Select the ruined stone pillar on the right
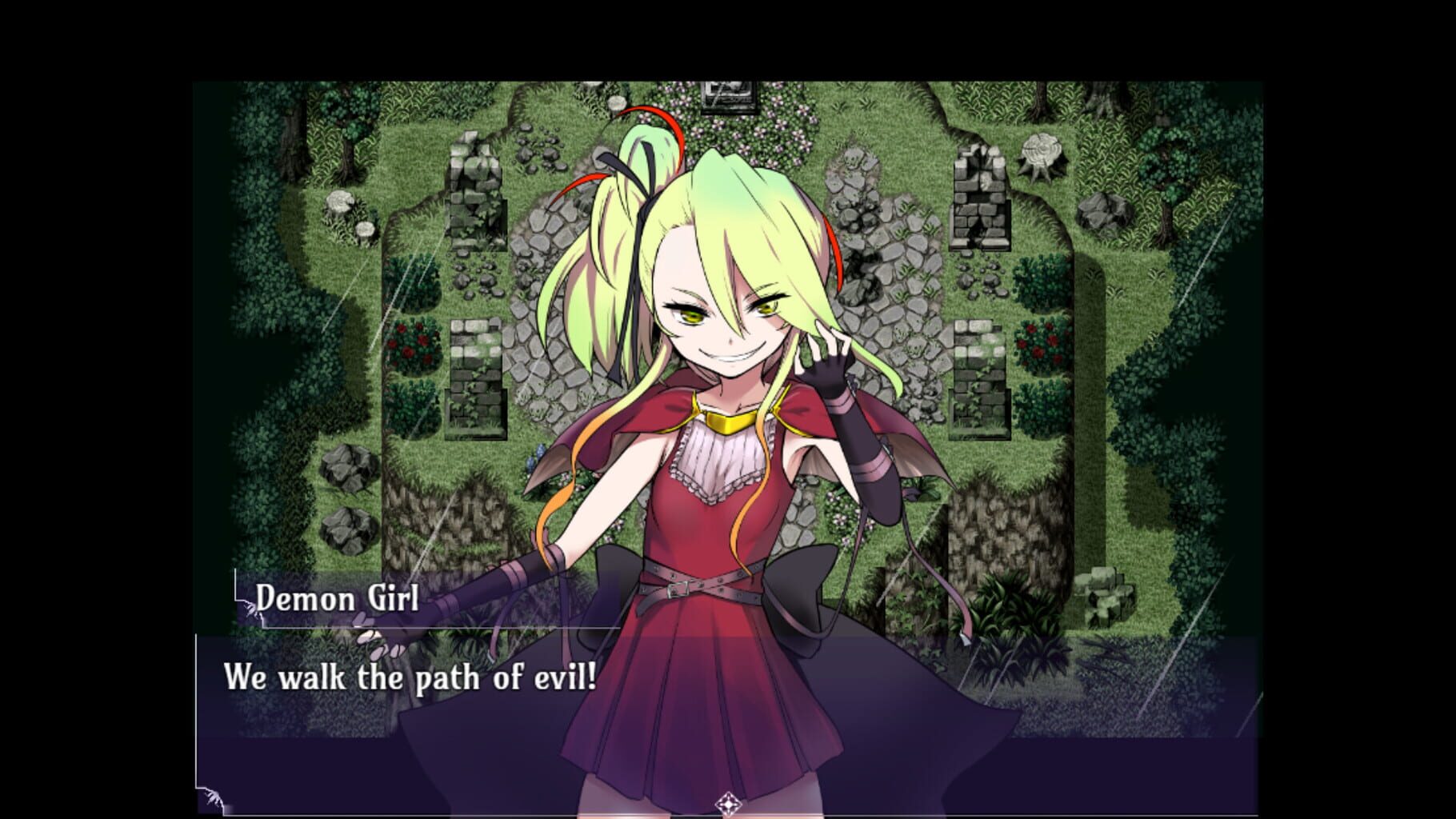 point(978,198)
